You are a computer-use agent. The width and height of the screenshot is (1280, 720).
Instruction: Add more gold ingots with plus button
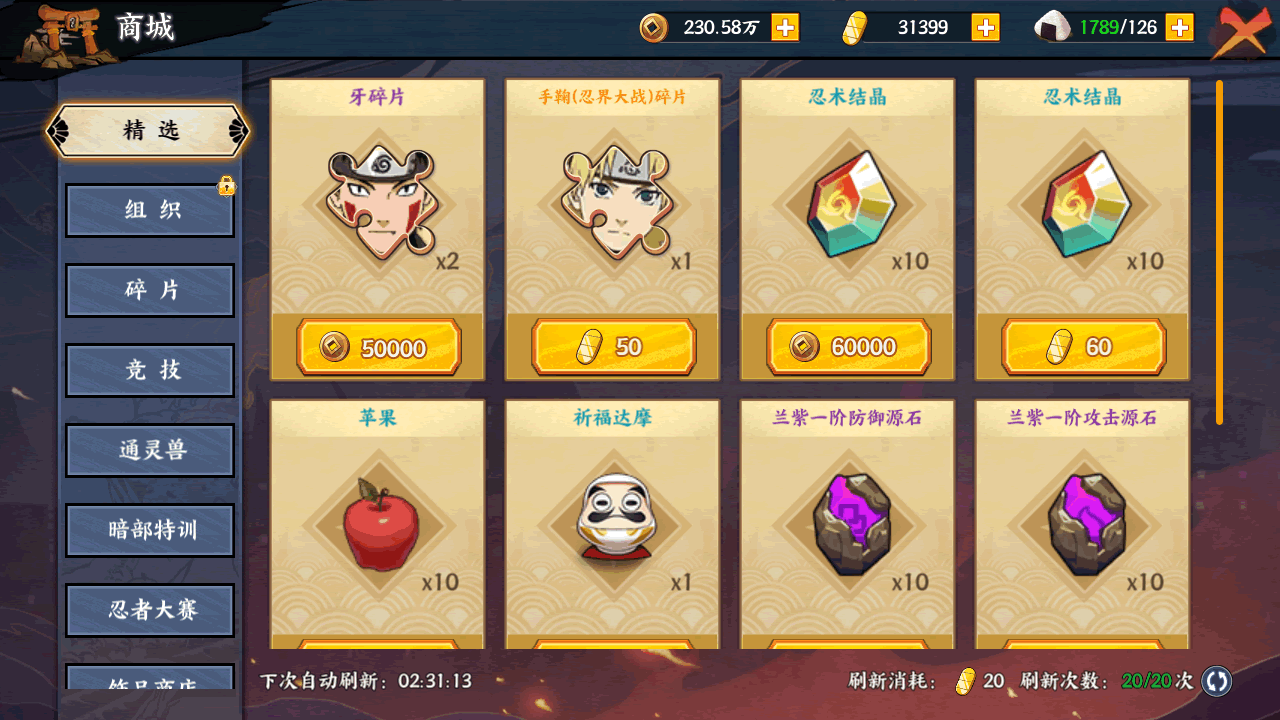click(986, 27)
